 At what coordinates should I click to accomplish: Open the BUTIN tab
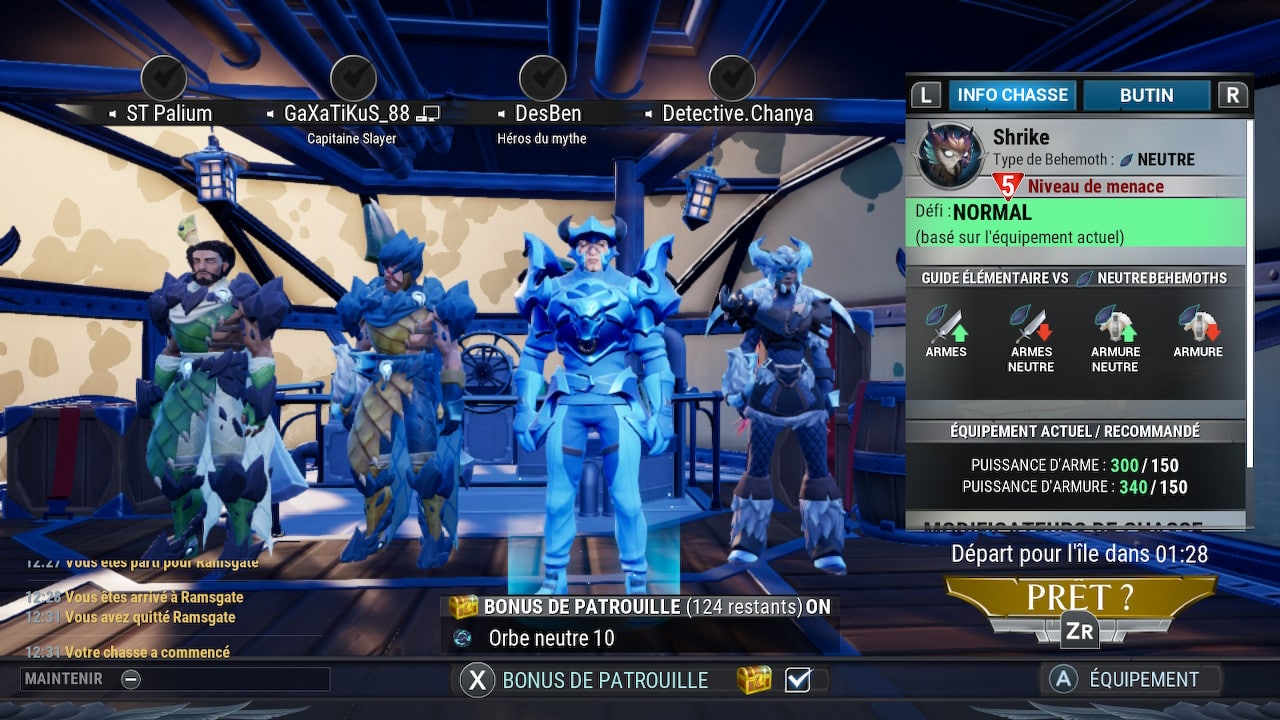[x=1146, y=95]
